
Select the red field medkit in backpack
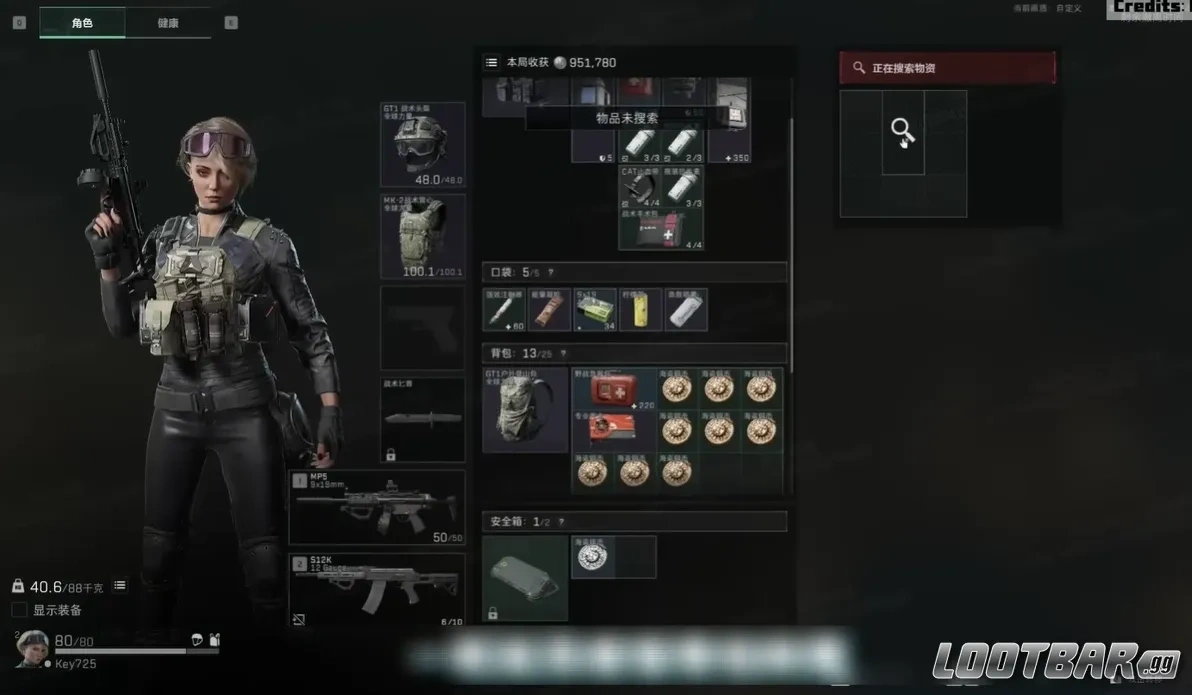(x=614, y=389)
